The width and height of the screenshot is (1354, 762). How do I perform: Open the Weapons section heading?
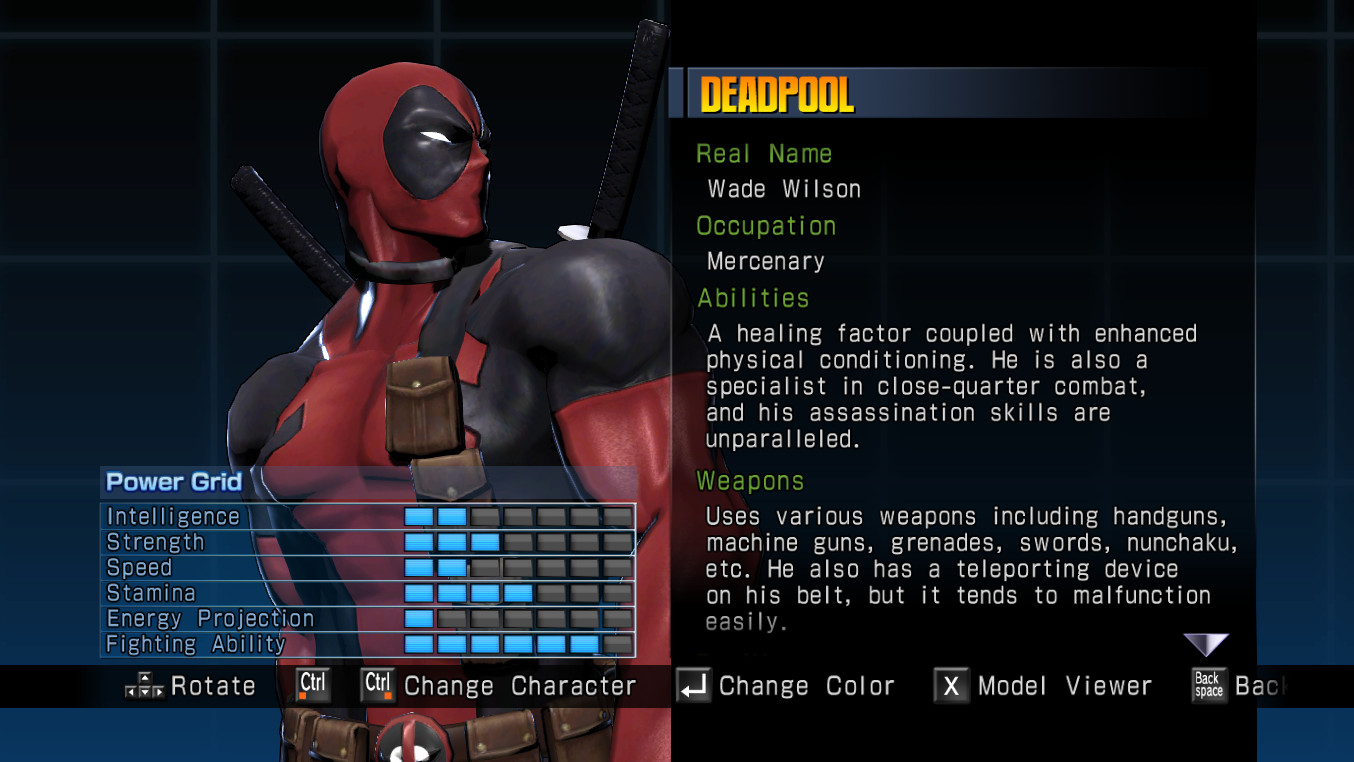pyautogui.click(x=750, y=481)
